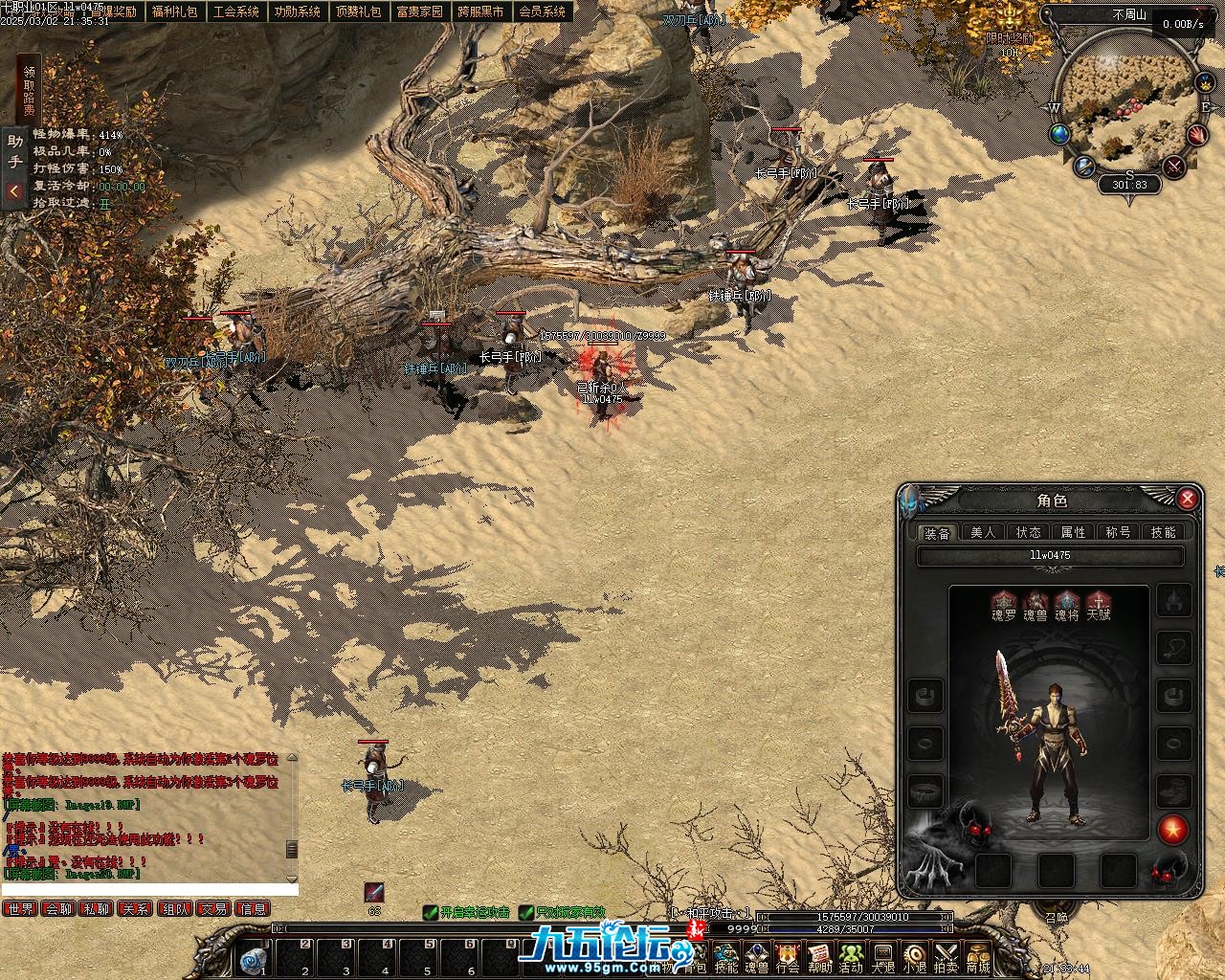Image resolution: width=1225 pixels, height=980 pixels.
Task: Open the 会员系统 membership menu
Action: pos(542,11)
